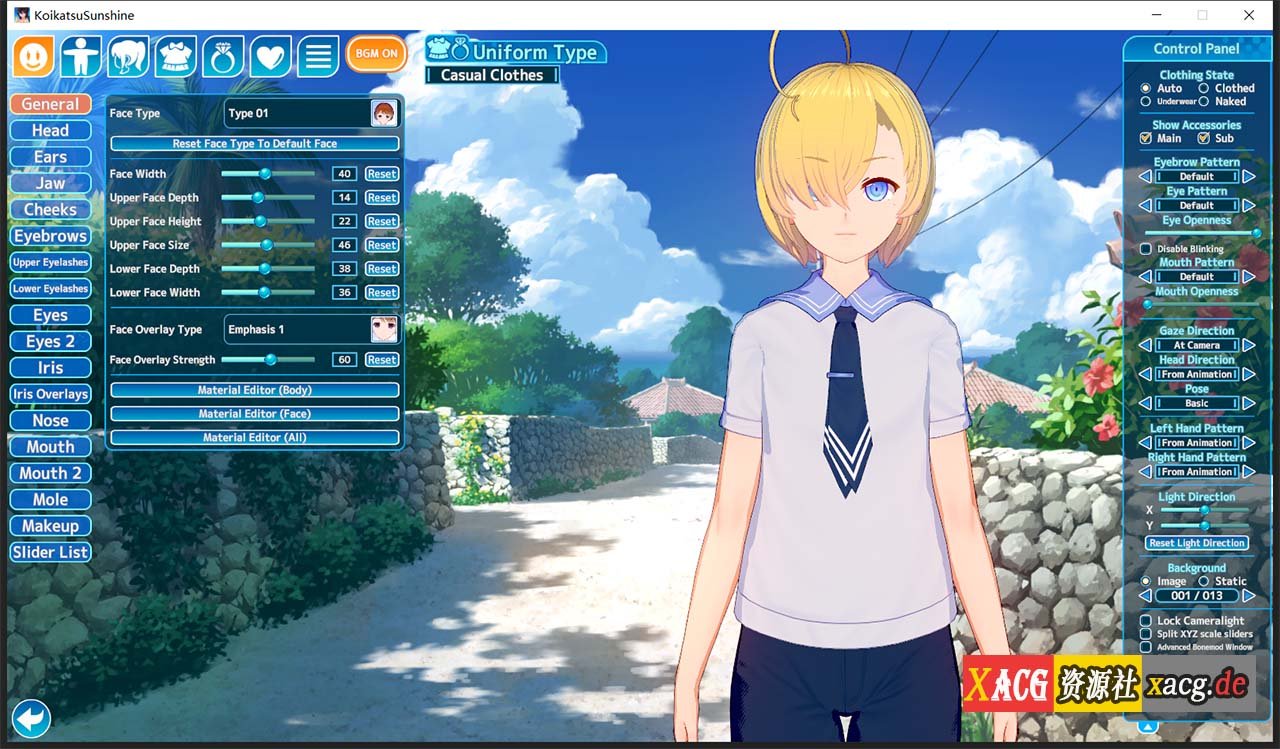Open the Face editor smiley icon
The width and height of the screenshot is (1280, 749).
coord(33,57)
